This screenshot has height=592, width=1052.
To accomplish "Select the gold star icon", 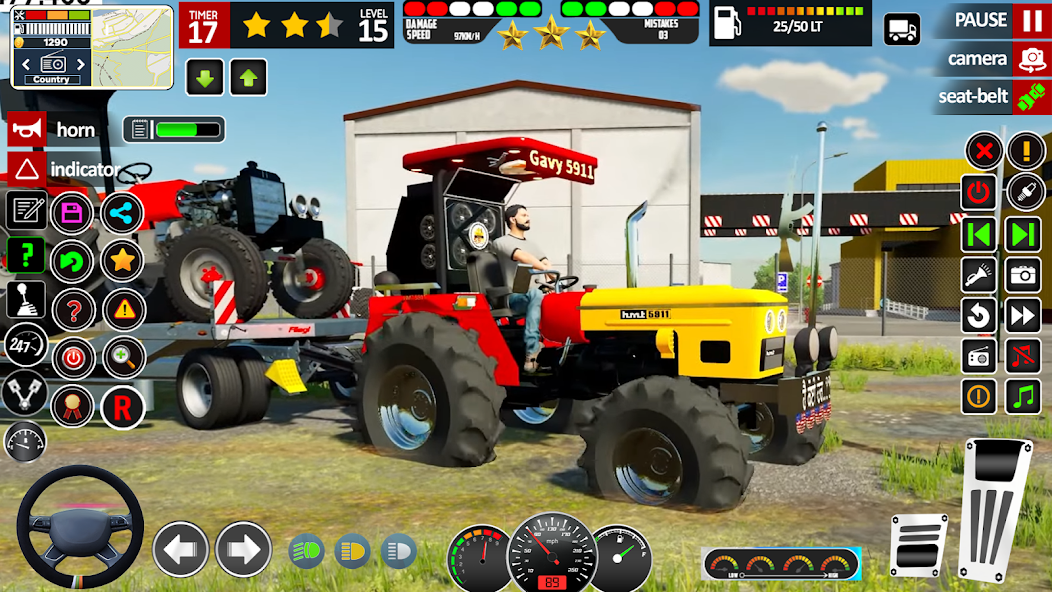I will (x=122, y=261).
